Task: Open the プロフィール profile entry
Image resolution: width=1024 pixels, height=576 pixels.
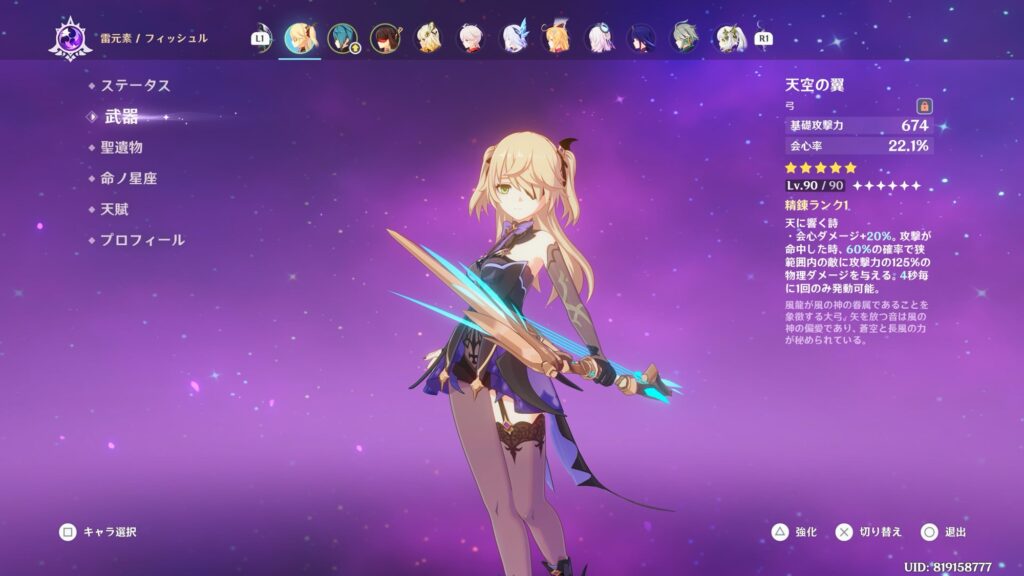Action: click(x=142, y=241)
